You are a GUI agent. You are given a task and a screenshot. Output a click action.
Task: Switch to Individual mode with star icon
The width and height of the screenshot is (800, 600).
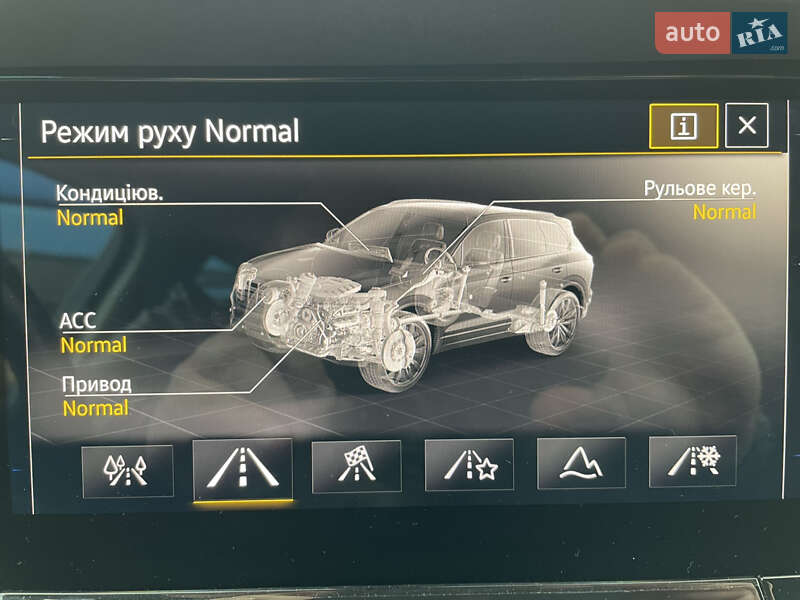click(x=469, y=465)
